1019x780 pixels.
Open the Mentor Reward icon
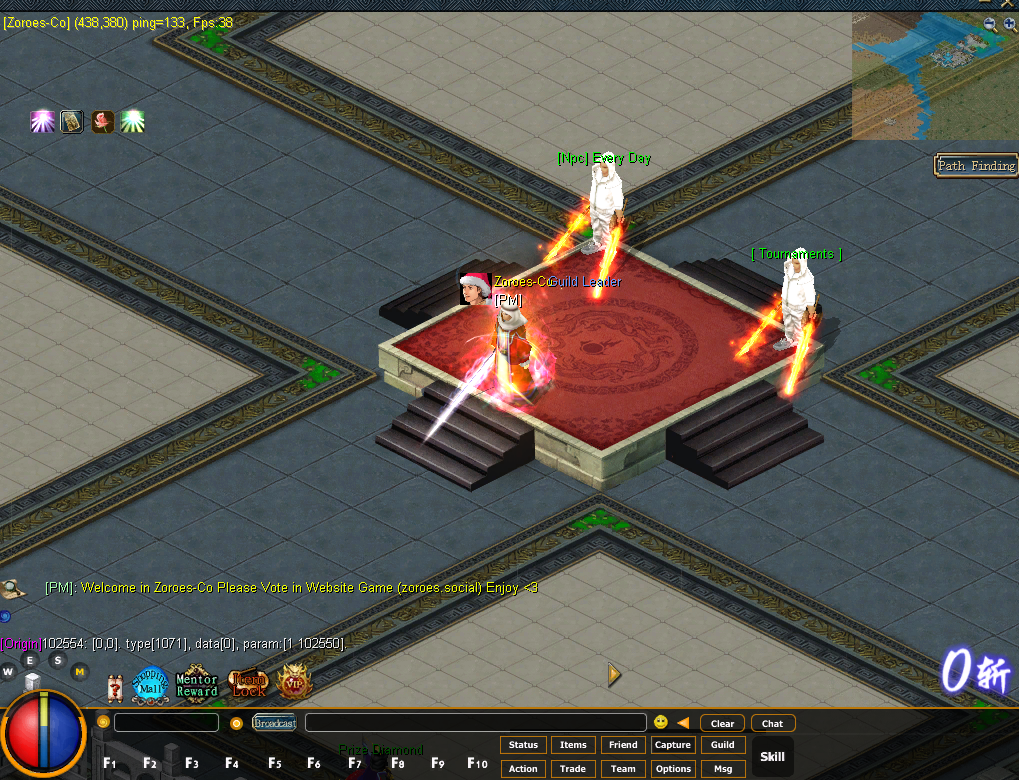point(197,685)
